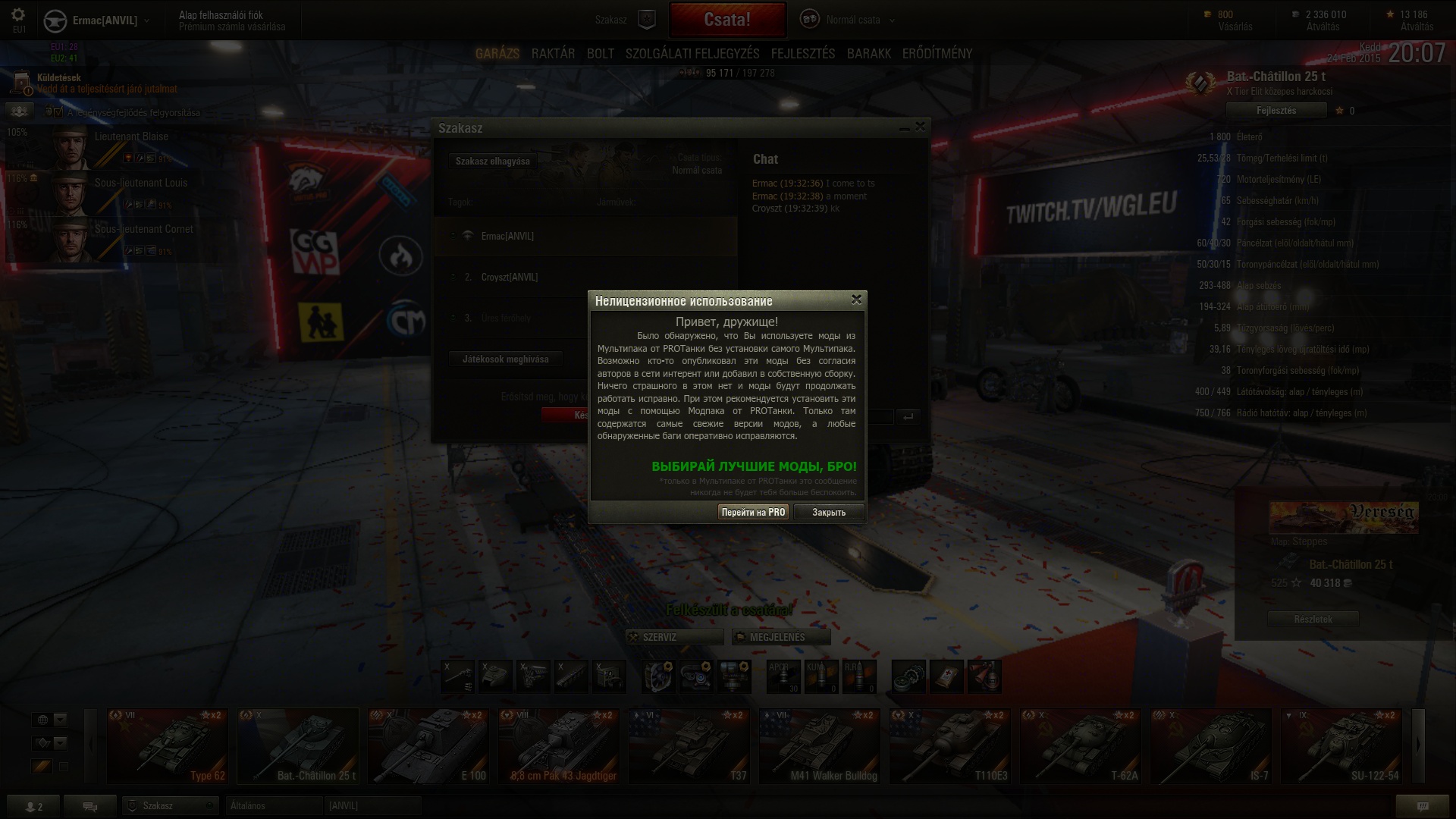The width and height of the screenshot is (1456, 819).
Task: Pick the IS-7 from the carousel
Action: click(1211, 745)
